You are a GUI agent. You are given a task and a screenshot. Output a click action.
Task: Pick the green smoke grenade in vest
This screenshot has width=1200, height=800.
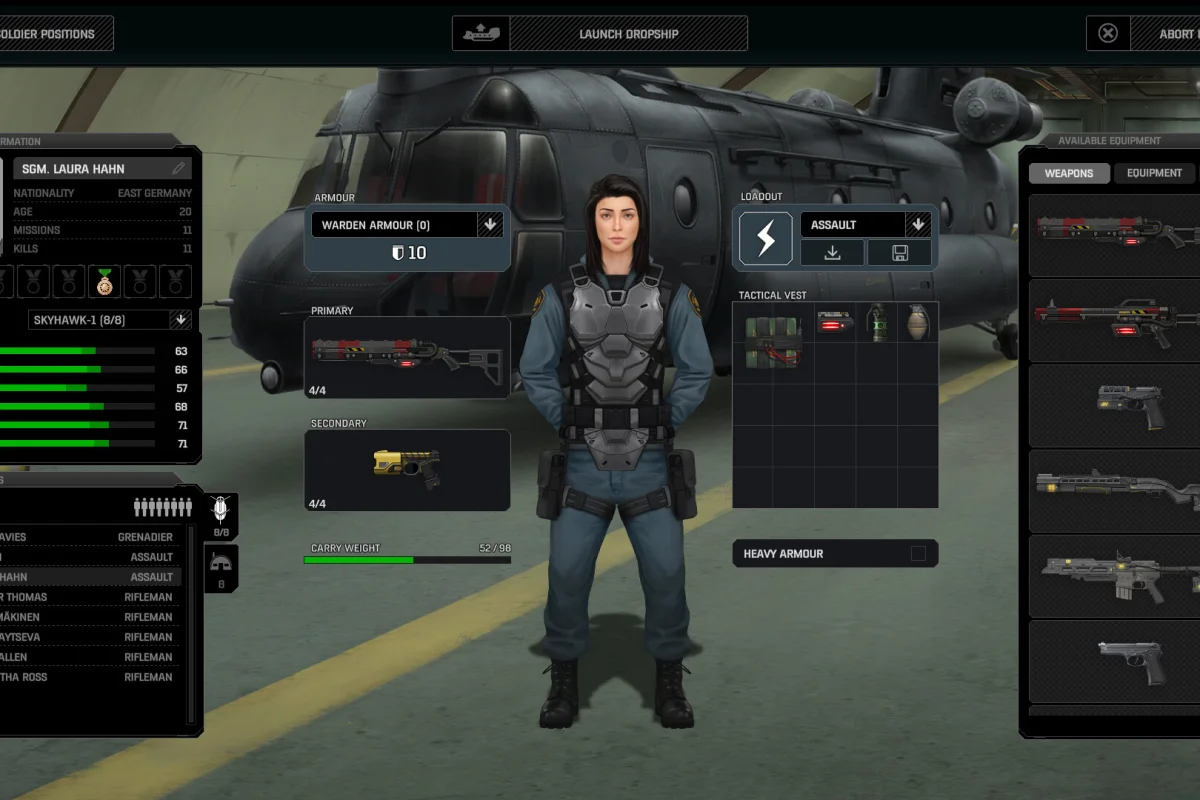[x=877, y=322]
